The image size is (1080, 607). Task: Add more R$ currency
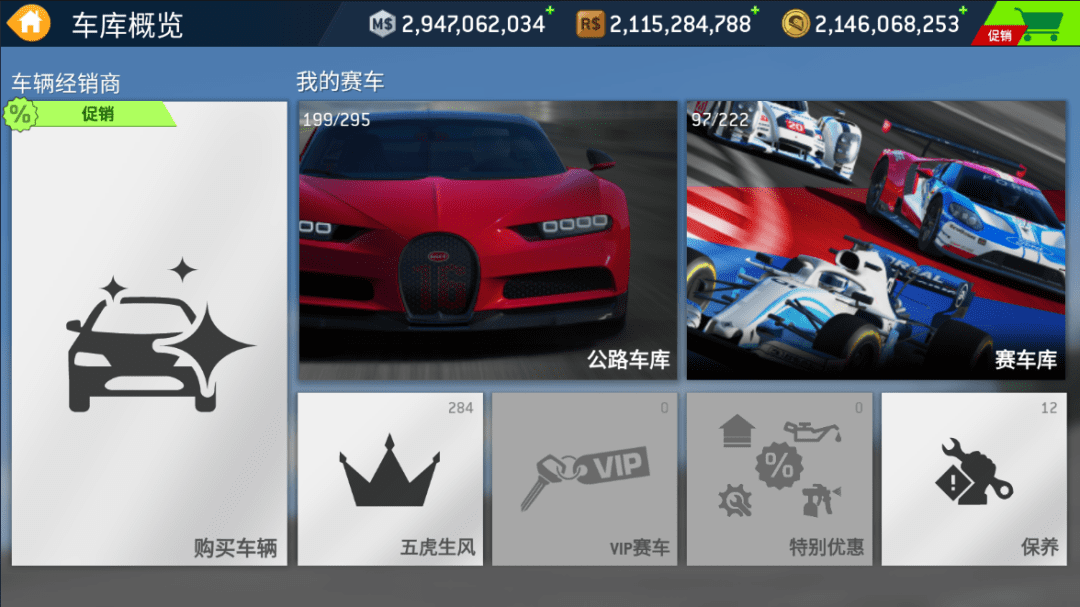click(755, 12)
